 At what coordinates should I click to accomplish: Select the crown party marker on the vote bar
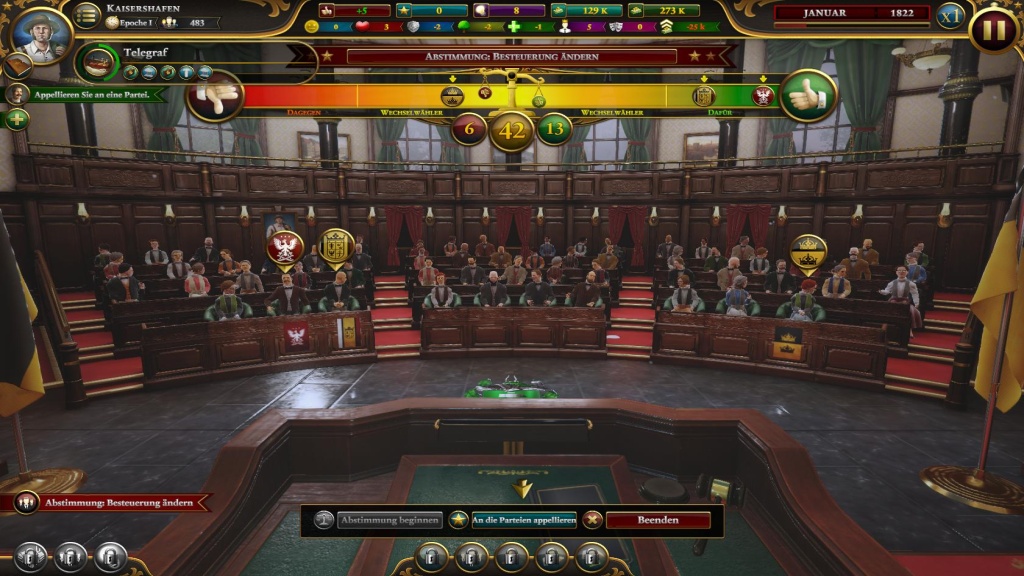(452, 96)
